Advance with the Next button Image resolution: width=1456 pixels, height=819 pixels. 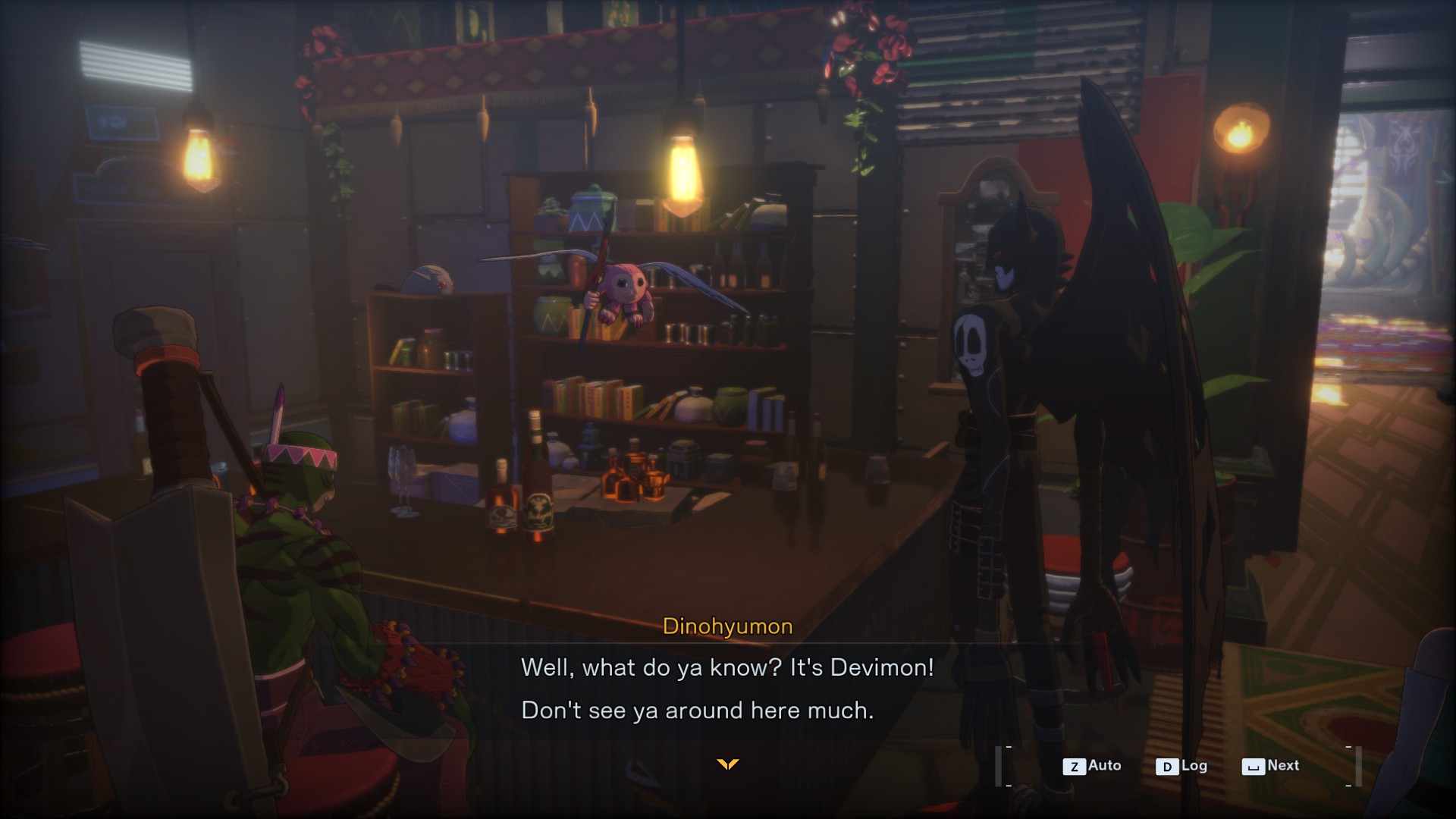pyautogui.click(x=1271, y=766)
